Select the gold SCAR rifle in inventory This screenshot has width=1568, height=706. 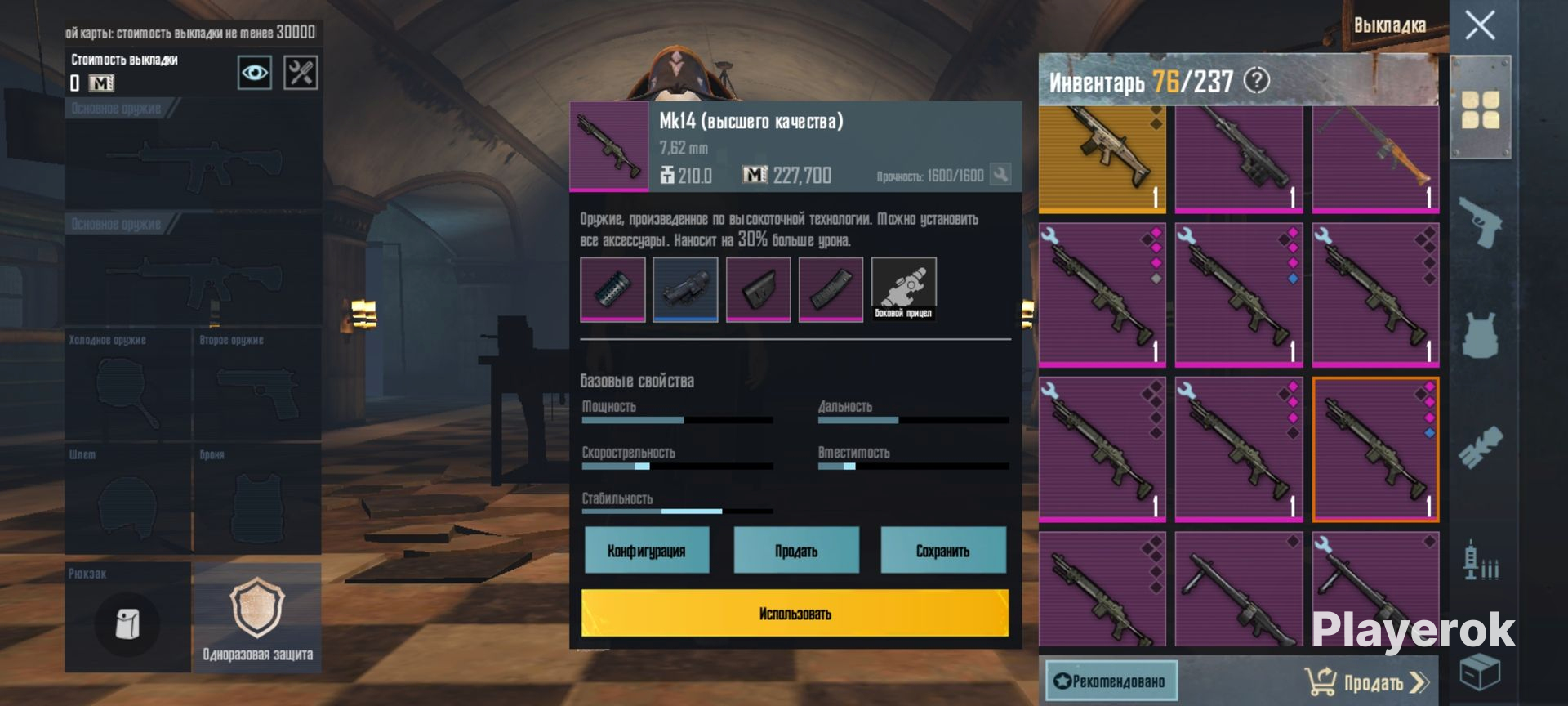(x=1102, y=159)
